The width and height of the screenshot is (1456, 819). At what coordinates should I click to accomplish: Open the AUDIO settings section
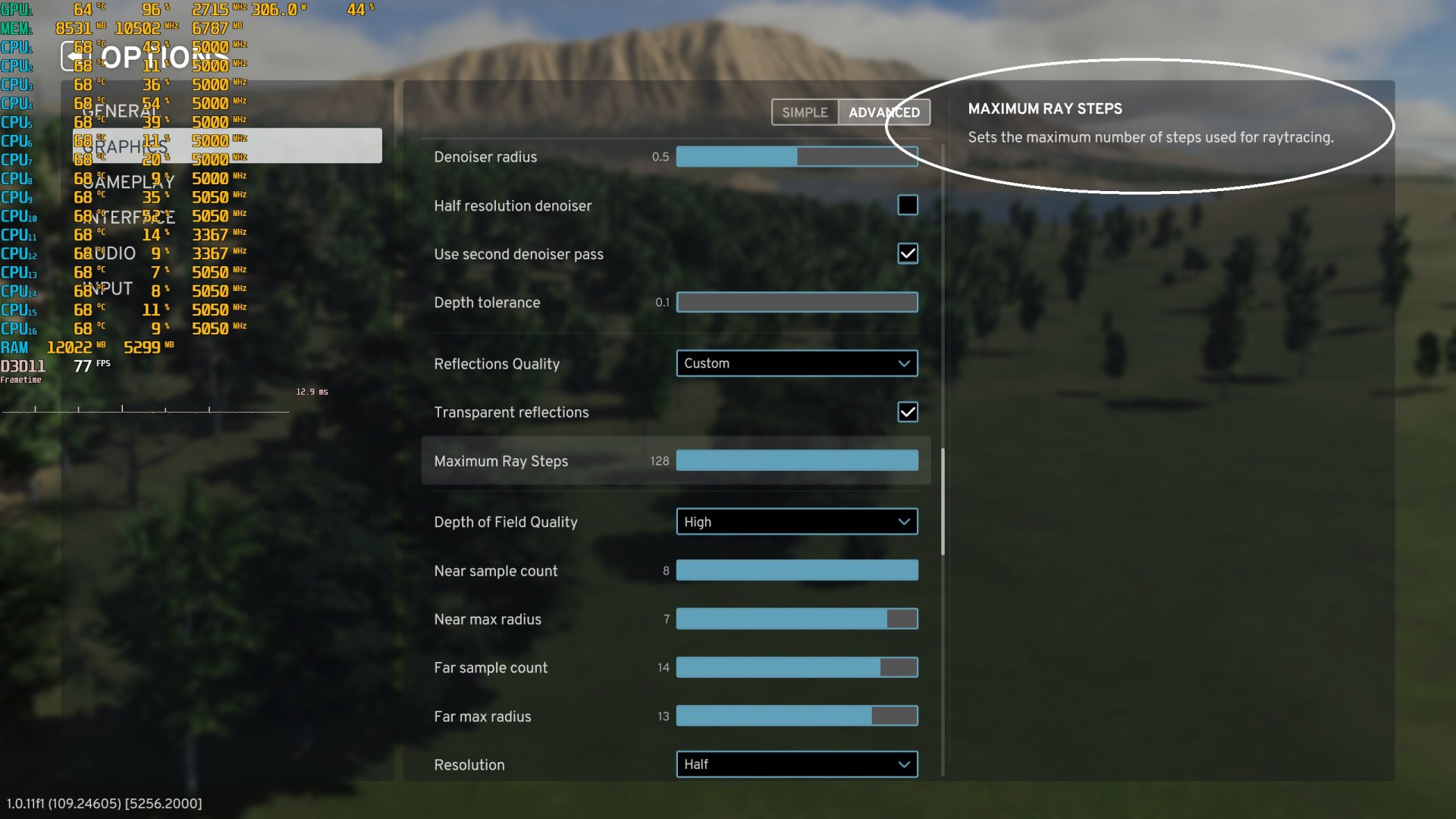click(x=114, y=253)
